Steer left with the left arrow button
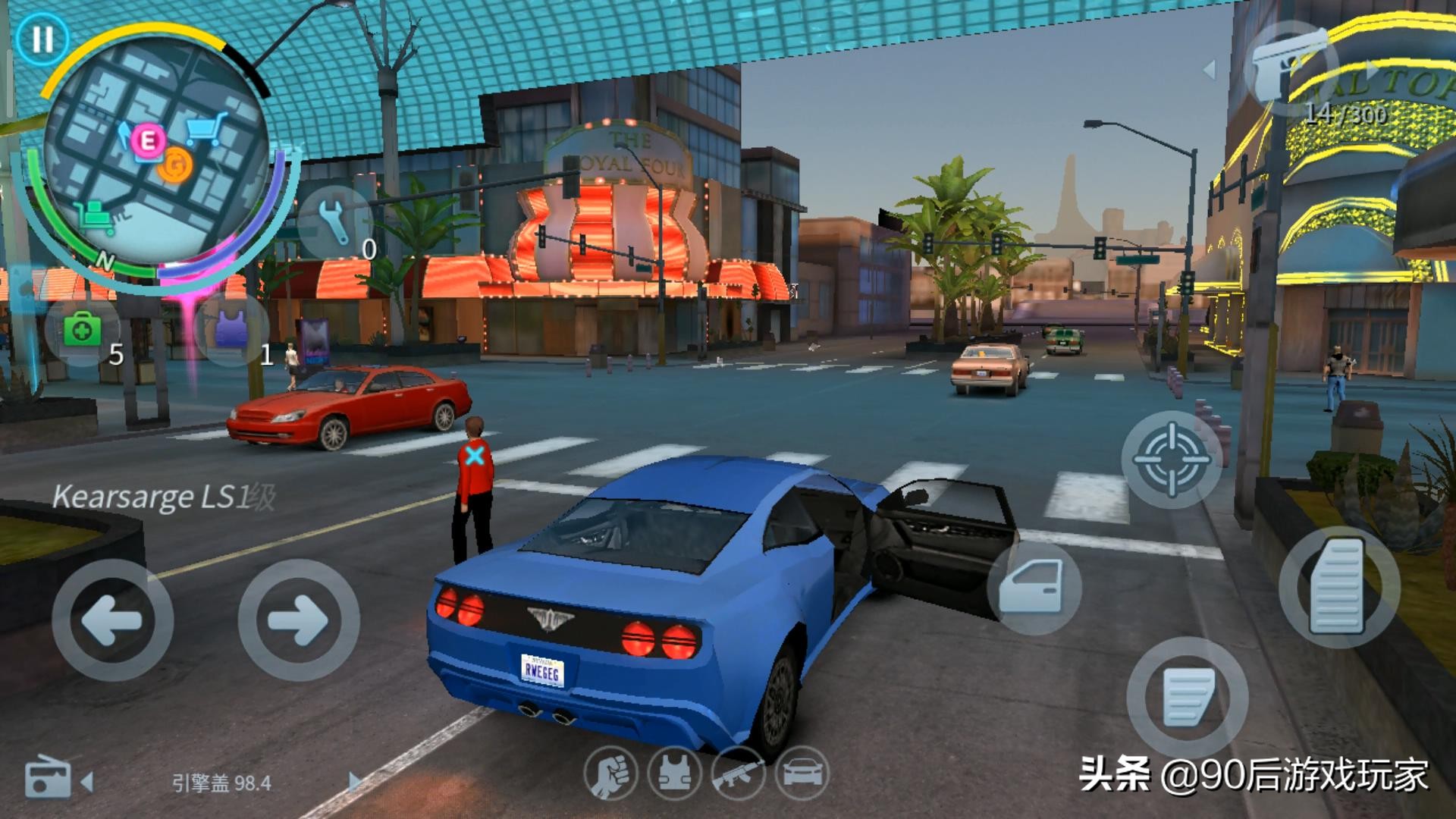Screen dimensions: 1456x819 point(112,620)
